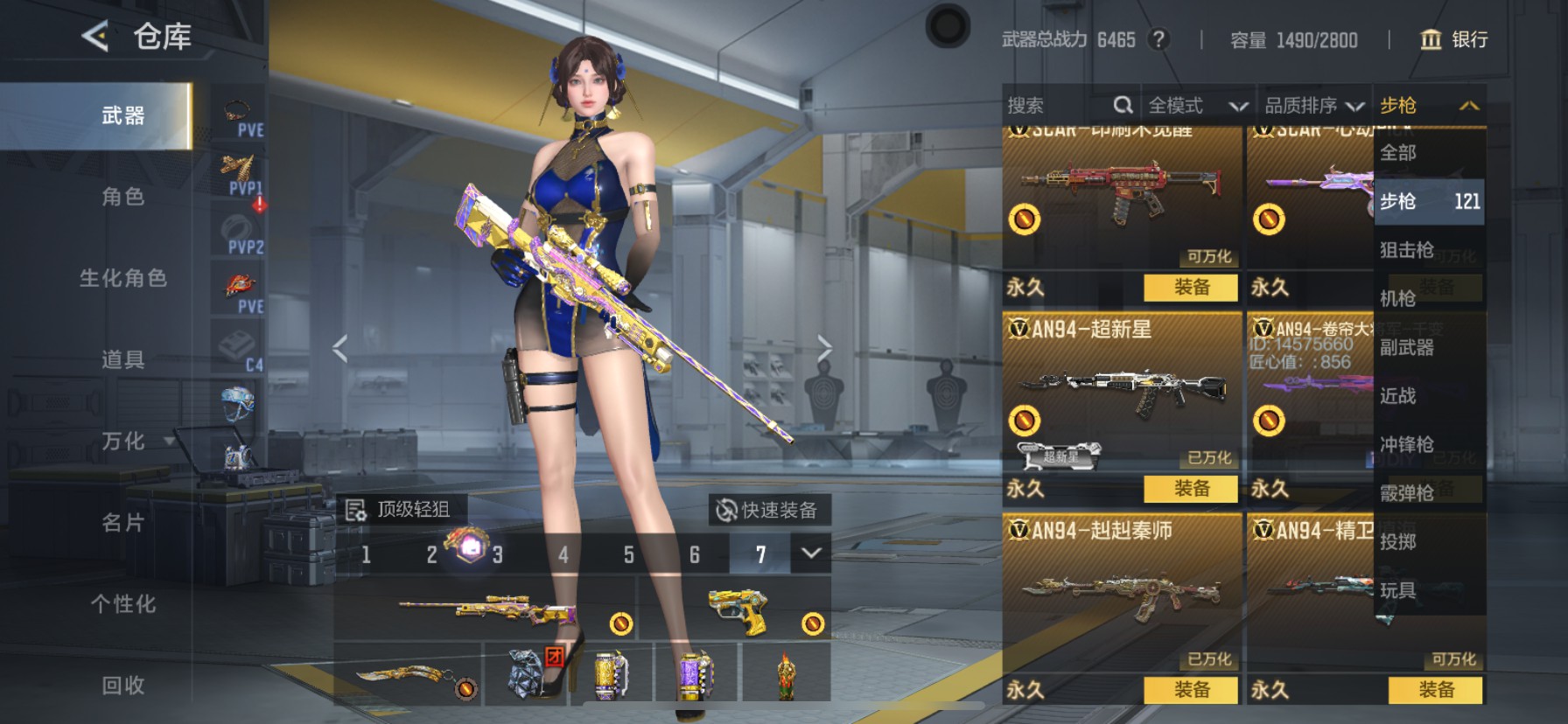The image size is (1568, 724).
Task: Open the 生化角色 section
Action: (x=122, y=278)
